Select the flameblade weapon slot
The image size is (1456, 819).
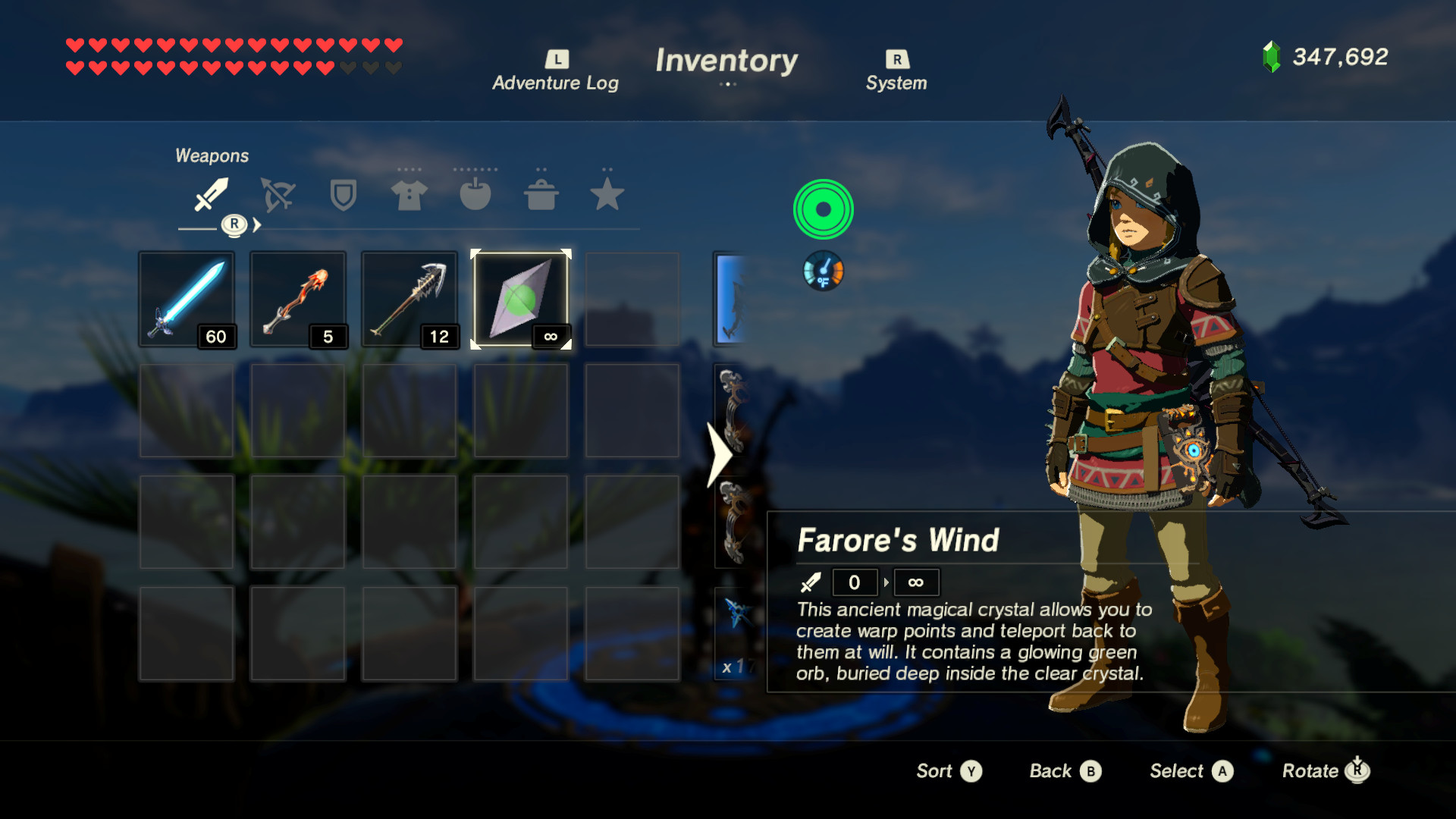coord(298,298)
